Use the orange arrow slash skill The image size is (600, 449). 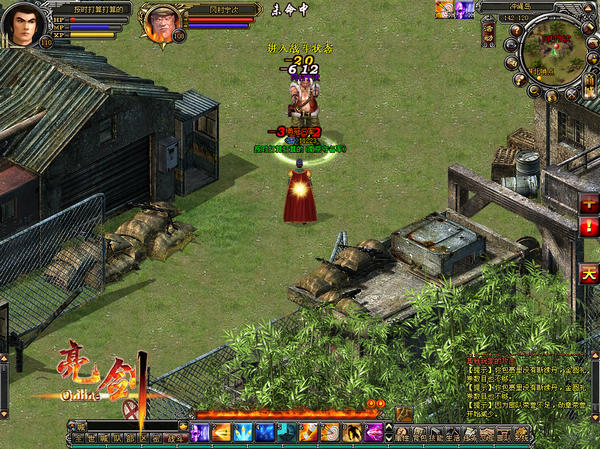[x=221, y=432]
